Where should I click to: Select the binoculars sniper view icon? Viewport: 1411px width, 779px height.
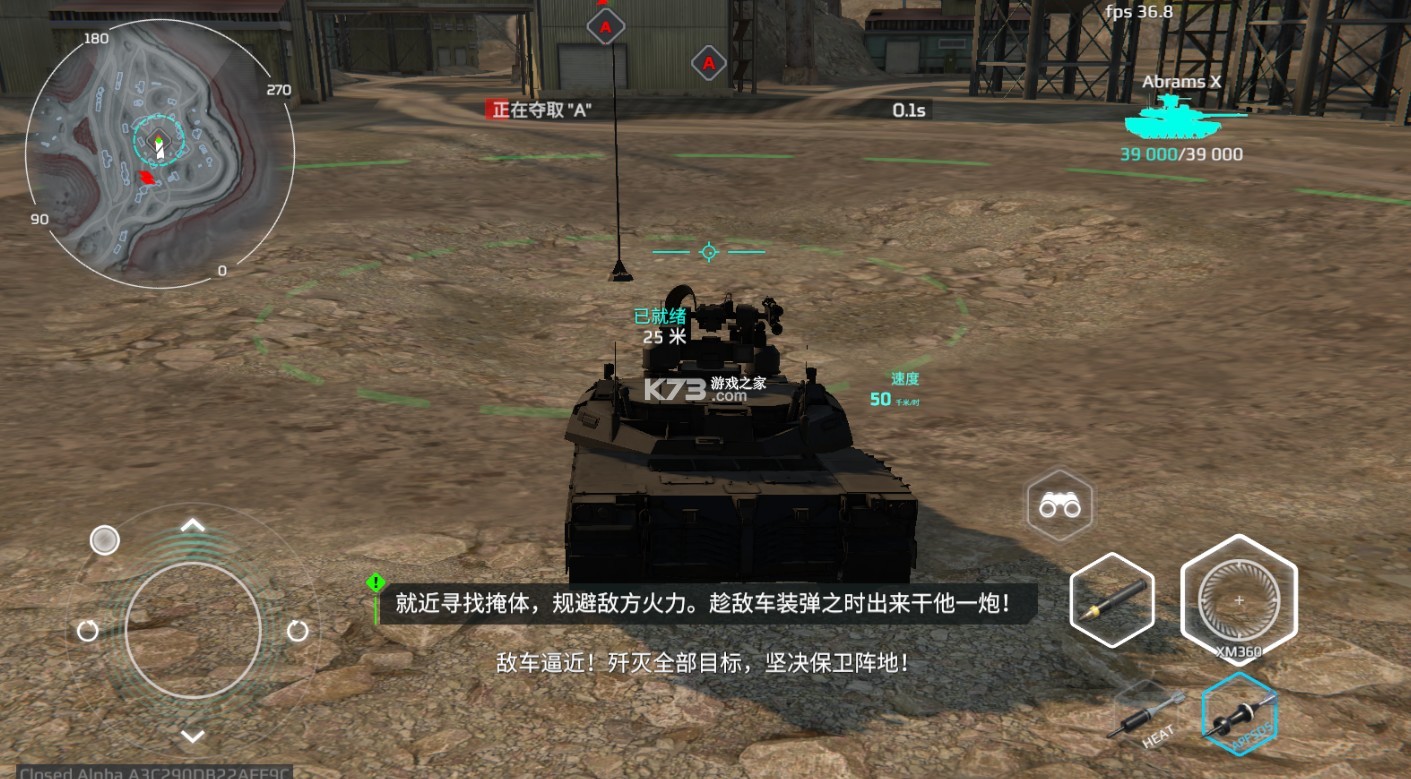pyautogui.click(x=1060, y=506)
